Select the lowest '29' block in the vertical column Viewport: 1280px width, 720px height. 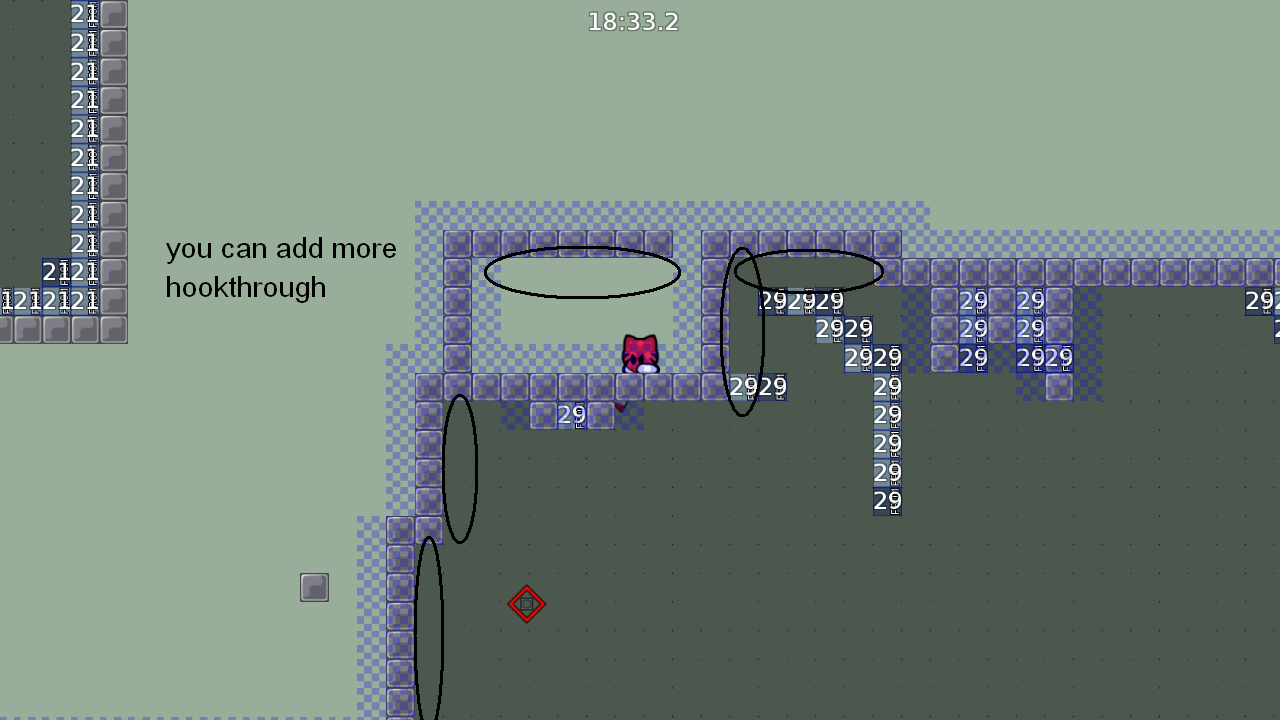(885, 501)
